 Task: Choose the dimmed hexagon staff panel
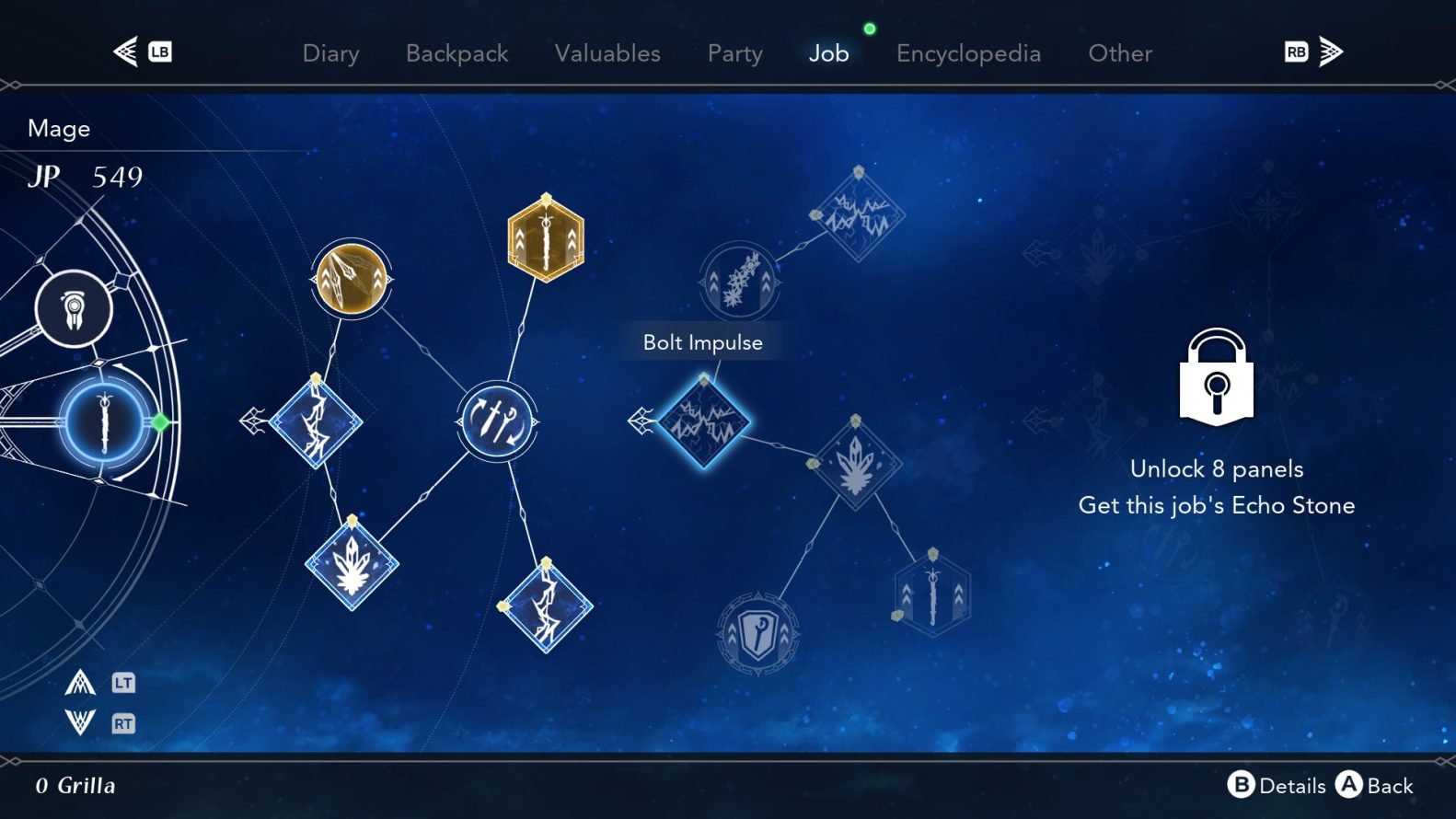[932, 594]
